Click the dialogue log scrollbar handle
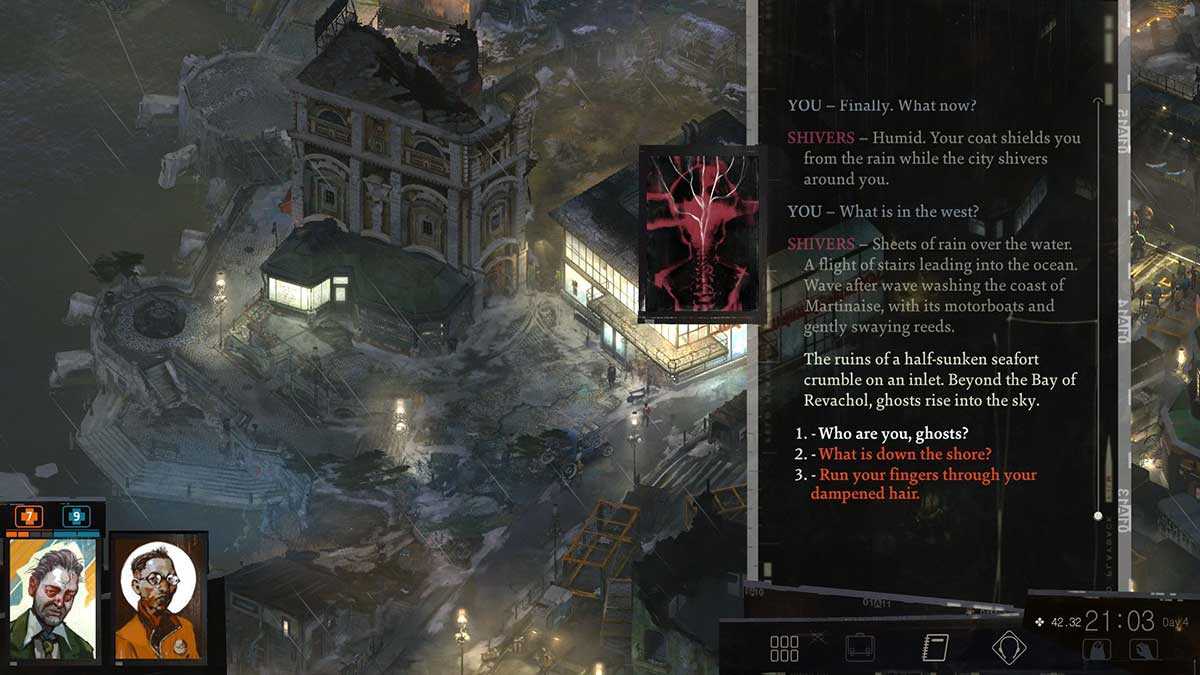This screenshot has height=675, width=1200. point(1098,516)
